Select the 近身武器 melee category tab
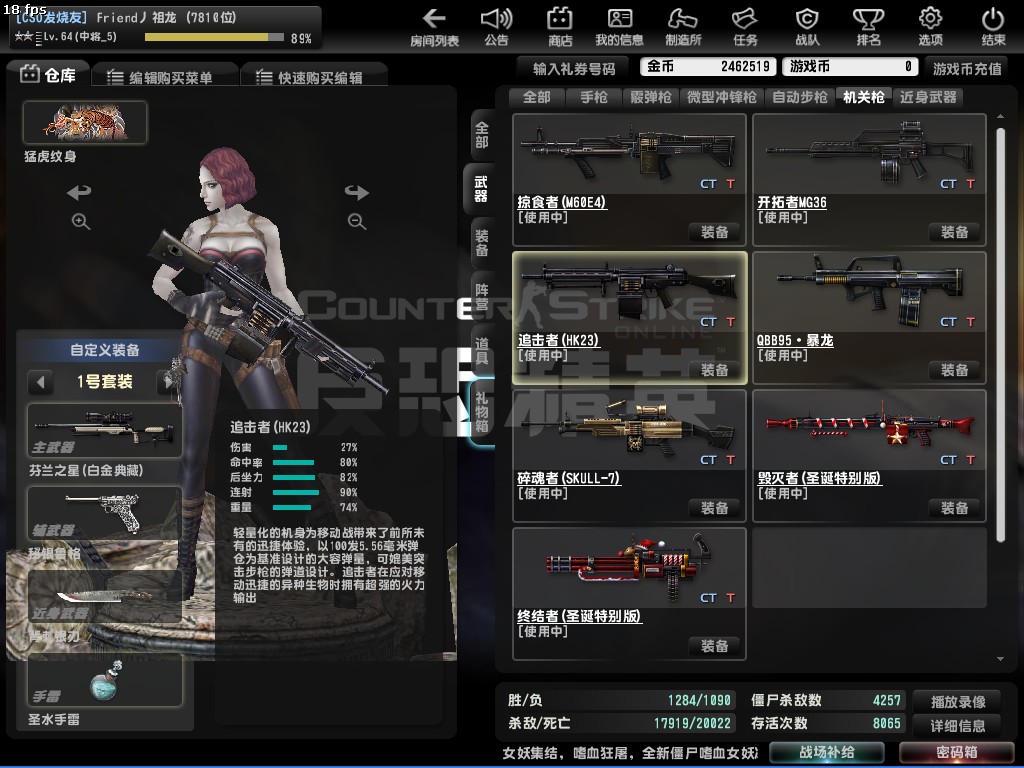The image size is (1024, 768). tap(928, 97)
